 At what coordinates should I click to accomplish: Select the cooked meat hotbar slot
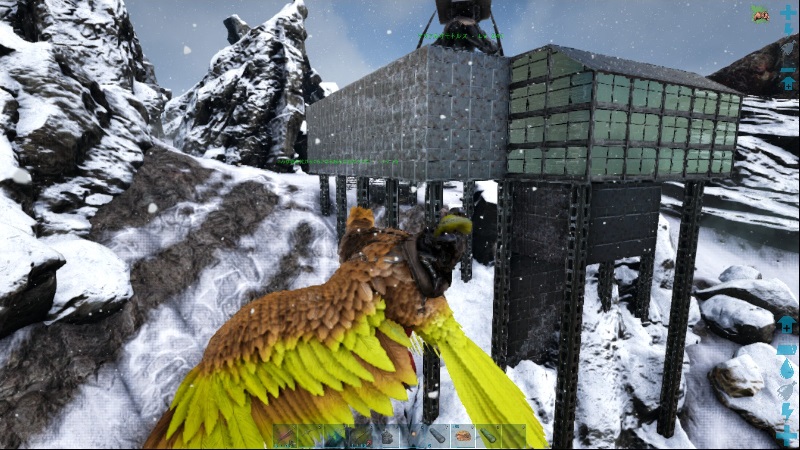[463, 436]
